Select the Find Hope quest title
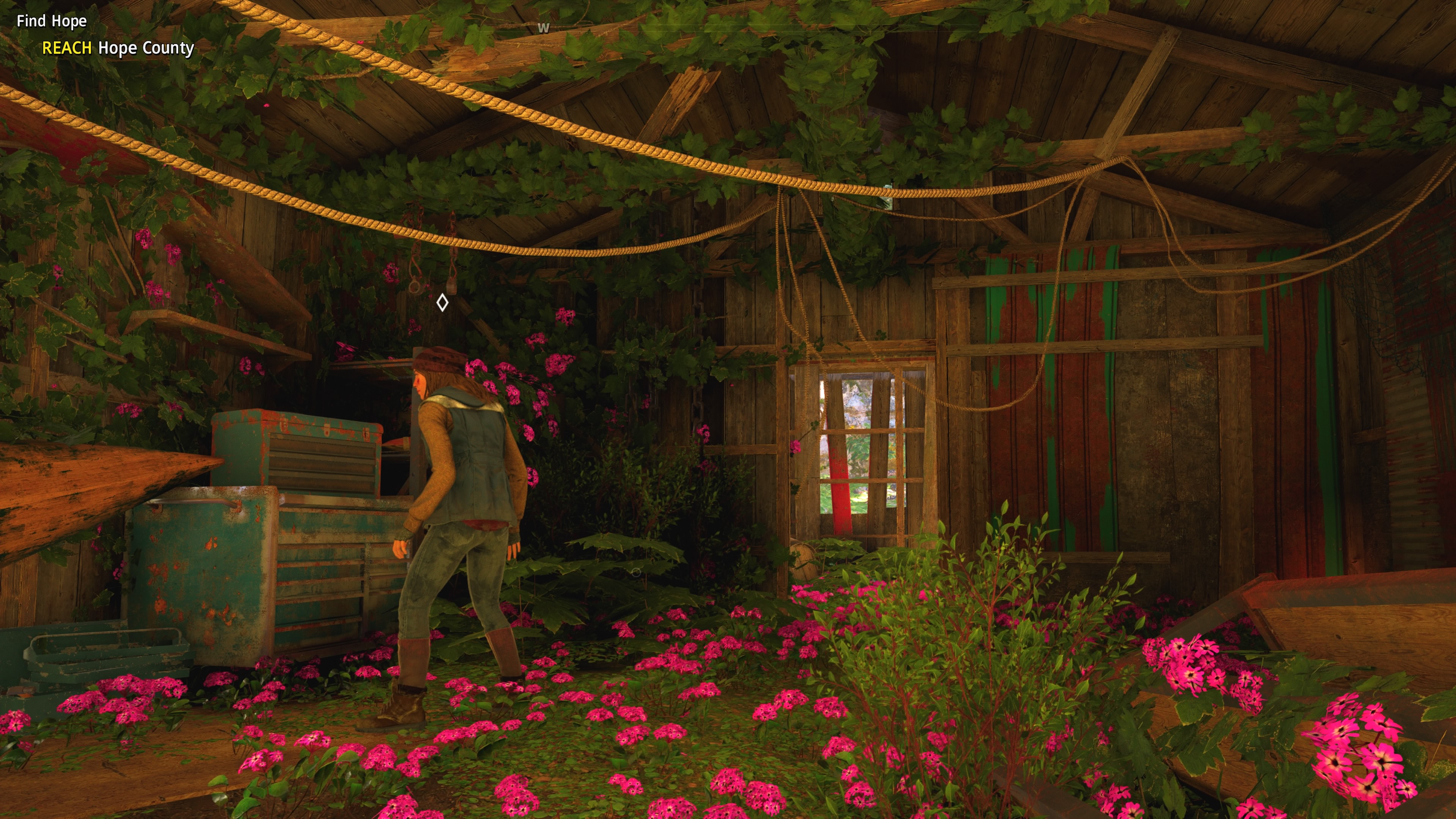The image size is (1456, 819). click(x=52, y=22)
